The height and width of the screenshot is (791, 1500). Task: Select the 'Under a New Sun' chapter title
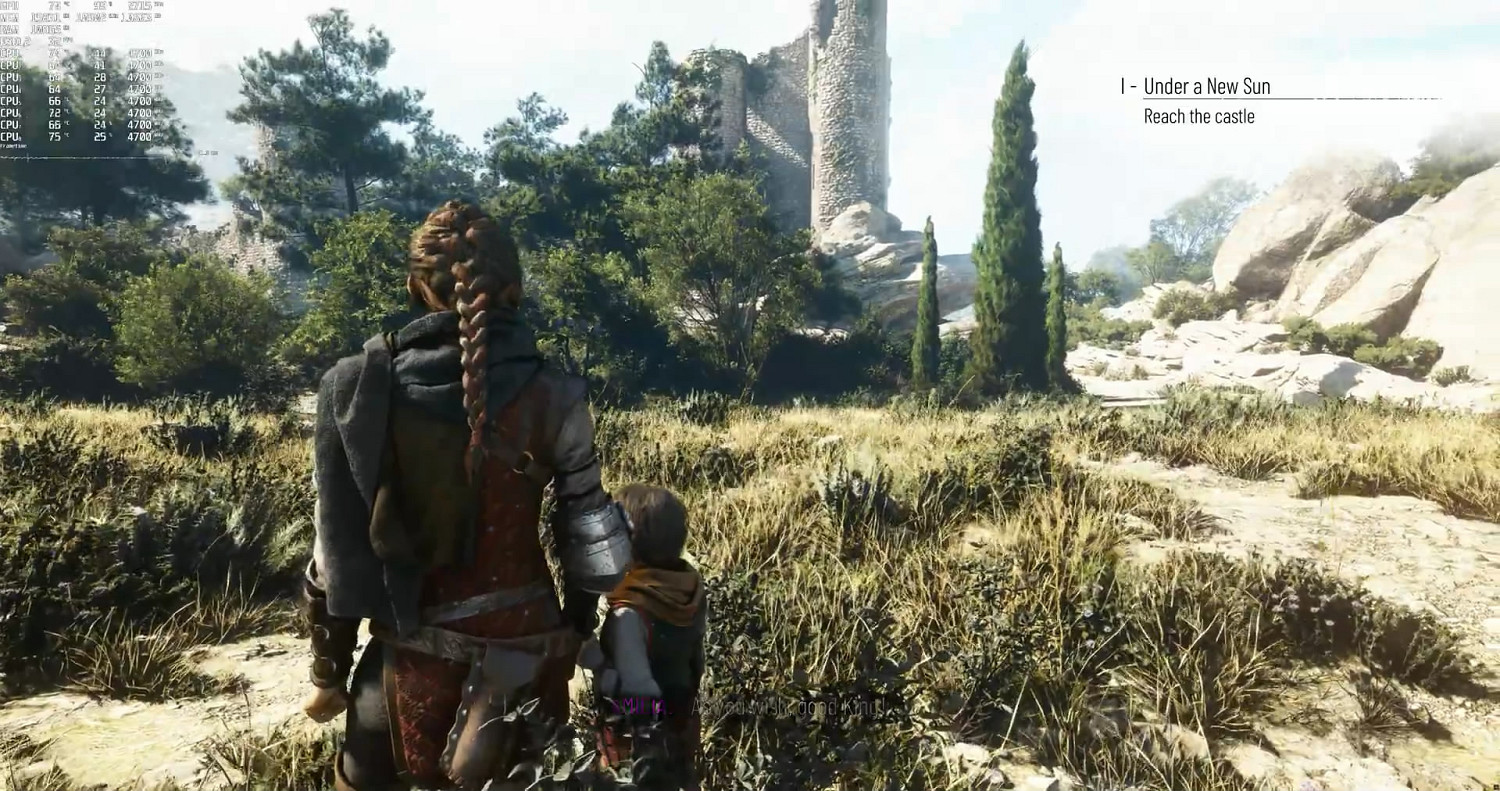[x=1206, y=87]
